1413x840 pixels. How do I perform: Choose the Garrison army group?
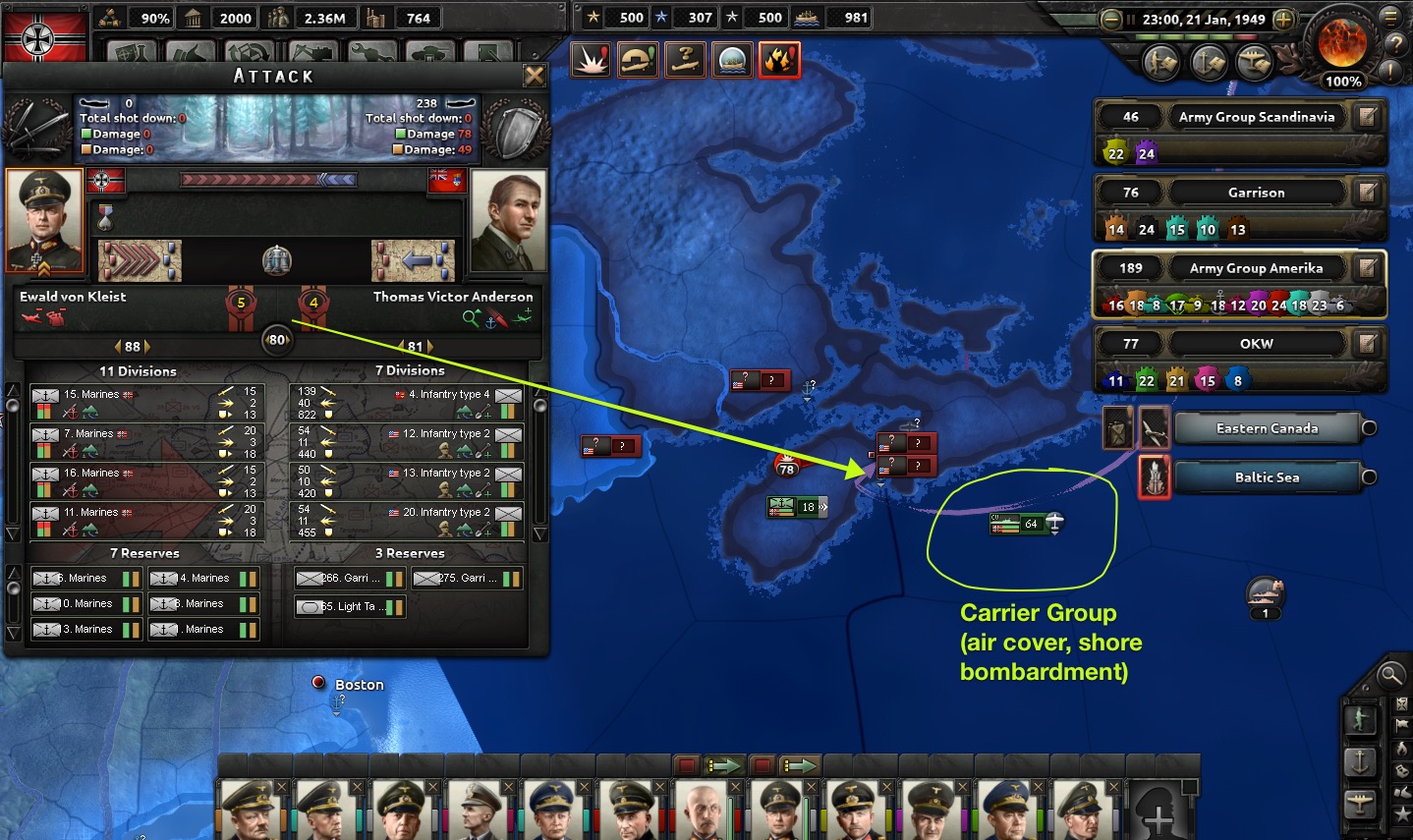[x=1256, y=193]
